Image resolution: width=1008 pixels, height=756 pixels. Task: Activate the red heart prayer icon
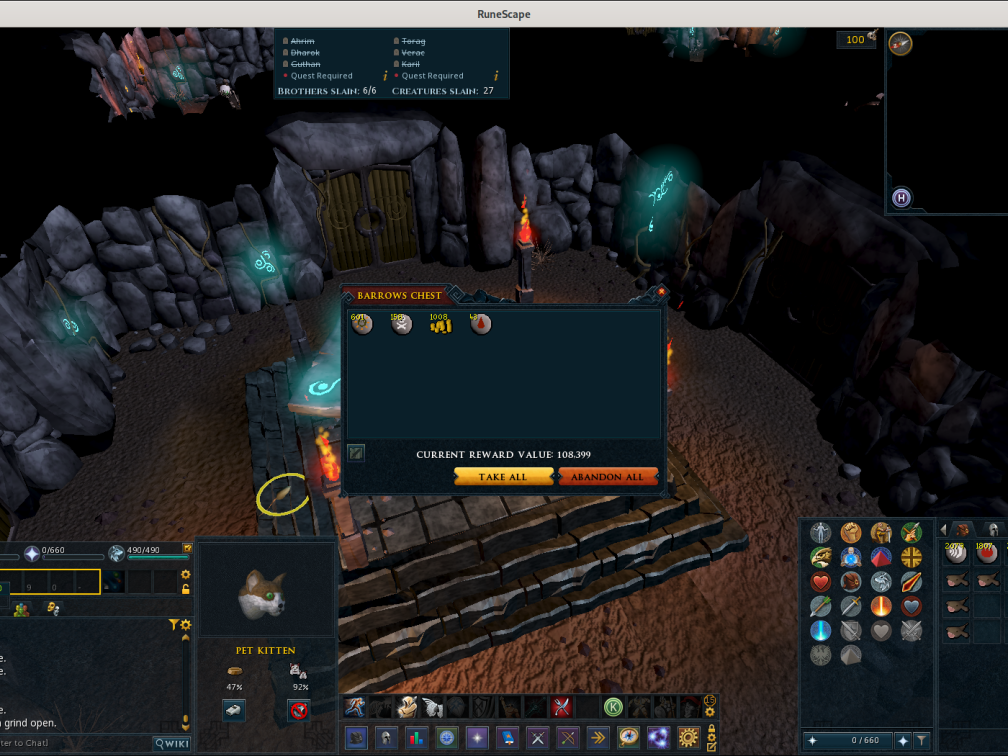coord(821,582)
